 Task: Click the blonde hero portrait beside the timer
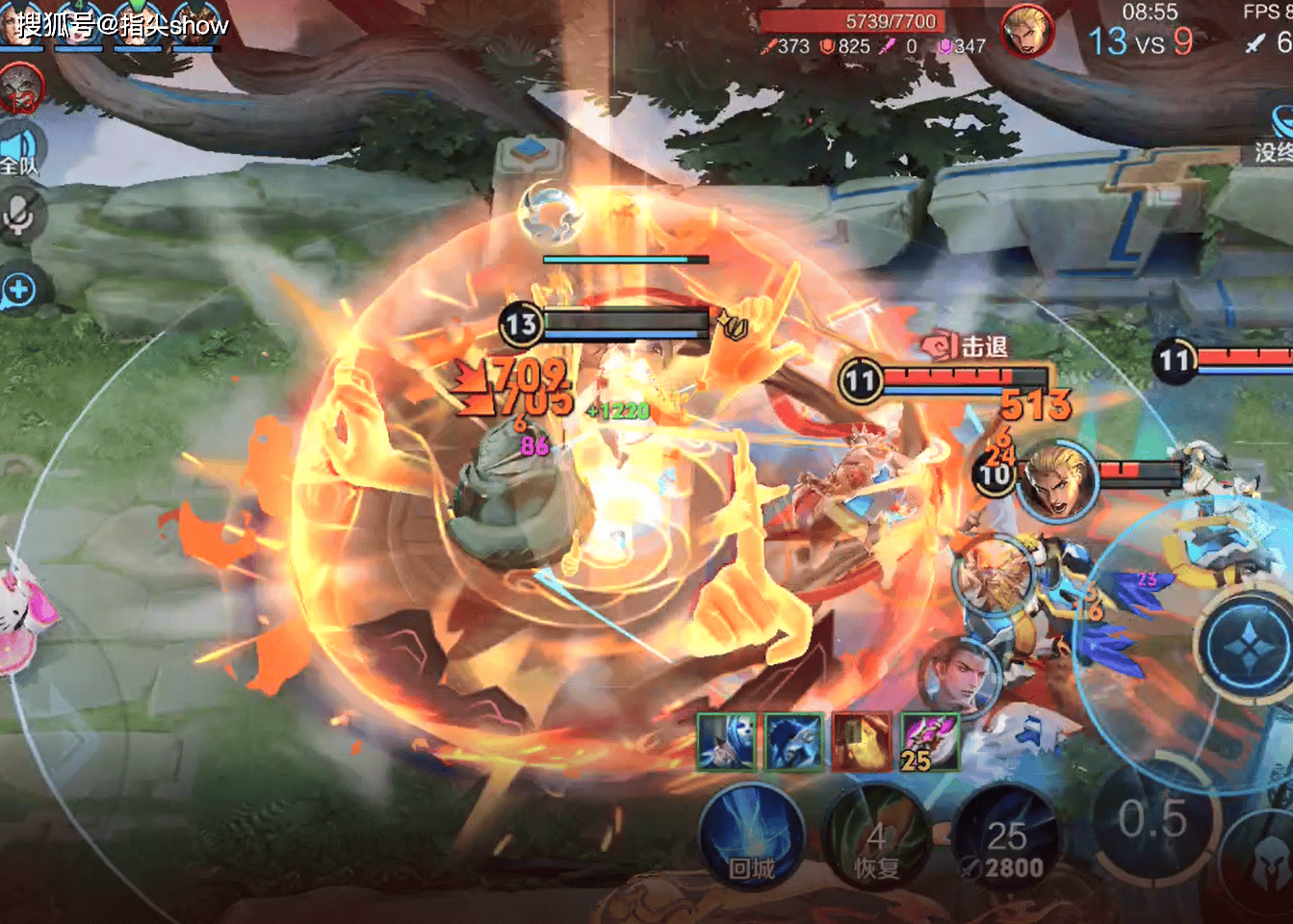(1026, 31)
